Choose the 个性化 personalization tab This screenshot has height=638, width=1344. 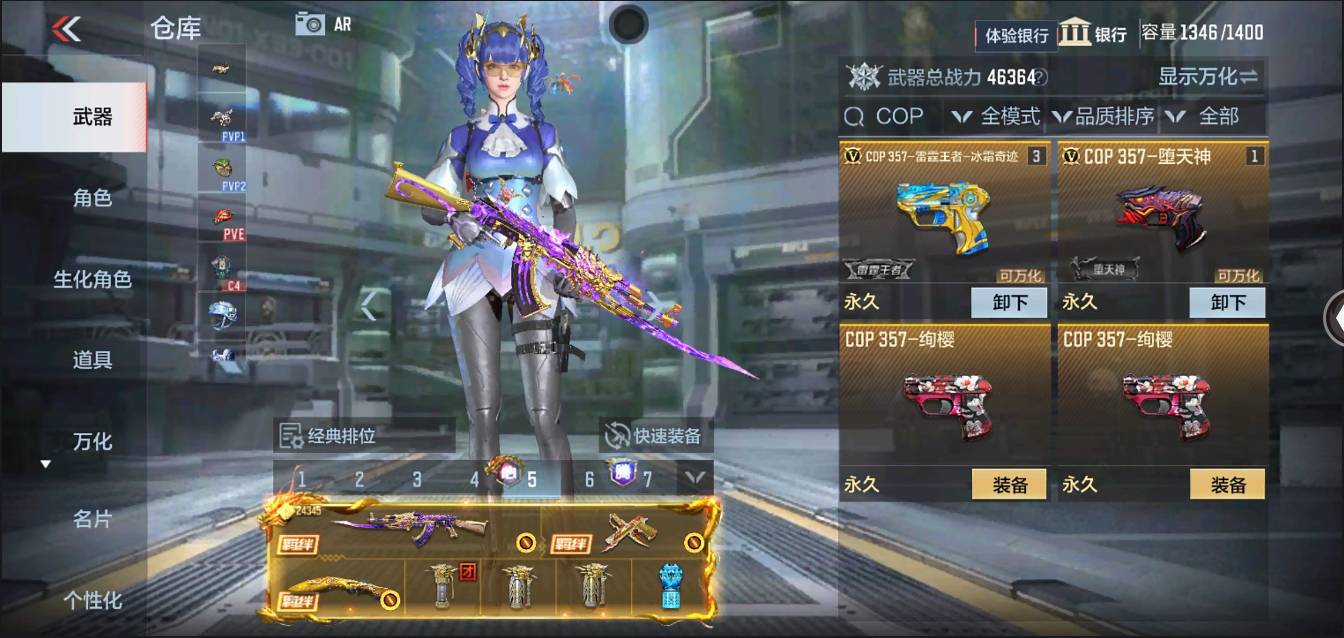(91, 600)
